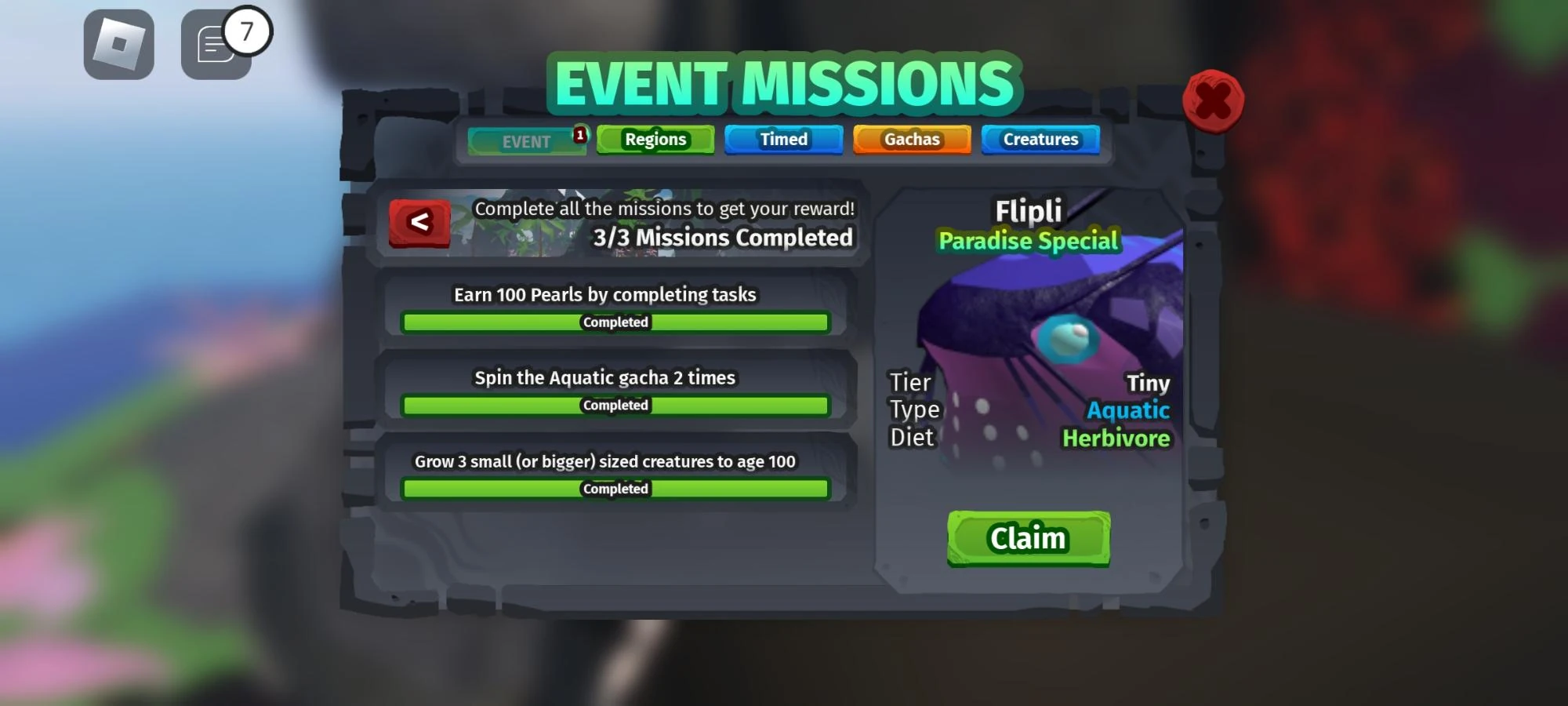Click the red back arrow in missions panel
1568x706 pixels.
pos(418,222)
